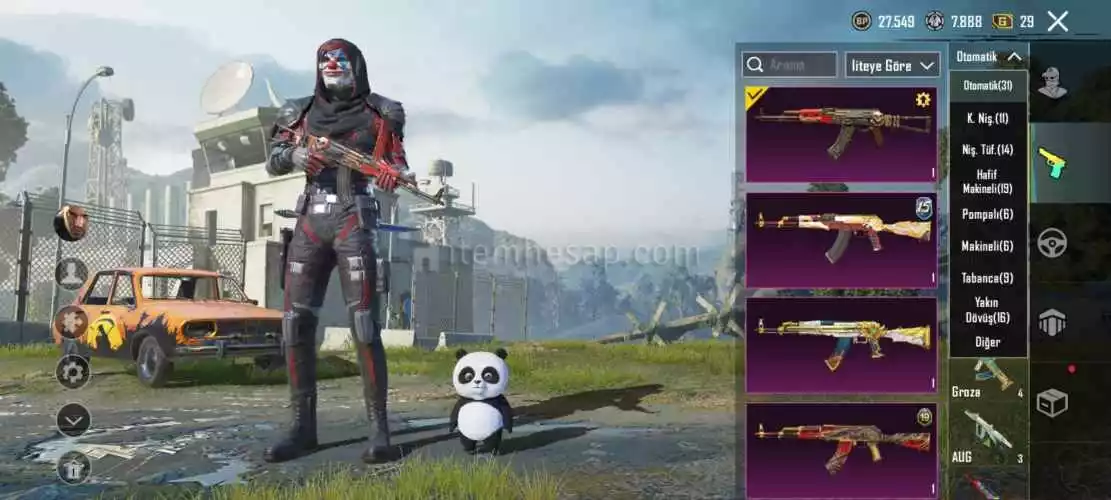Screen dimensions: 1111x500
Task: Collapse the Otomatik category dropdown
Action: click(988, 57)
